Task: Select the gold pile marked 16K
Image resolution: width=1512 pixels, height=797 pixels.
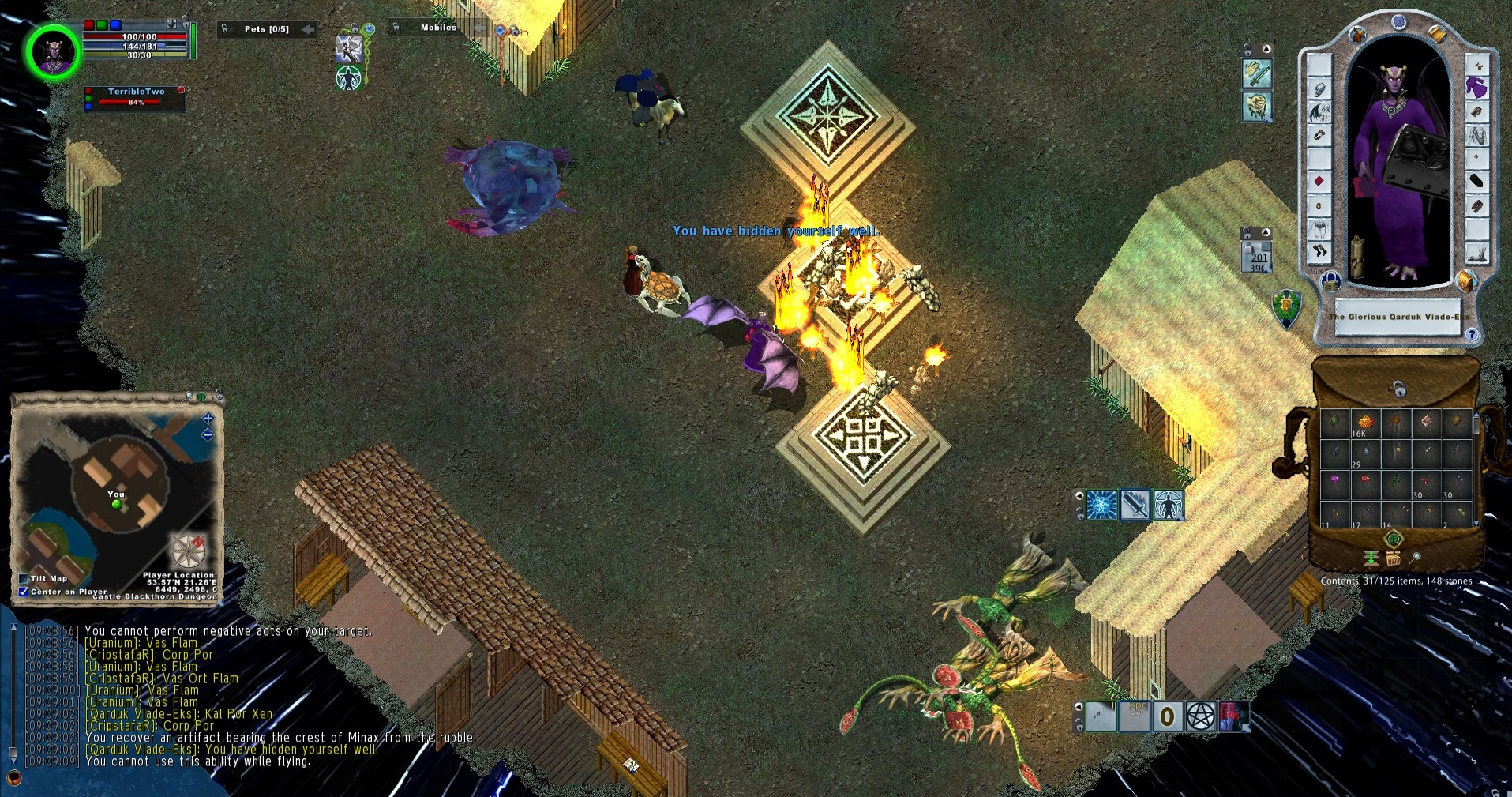Action: click(x=1364, y=423)
